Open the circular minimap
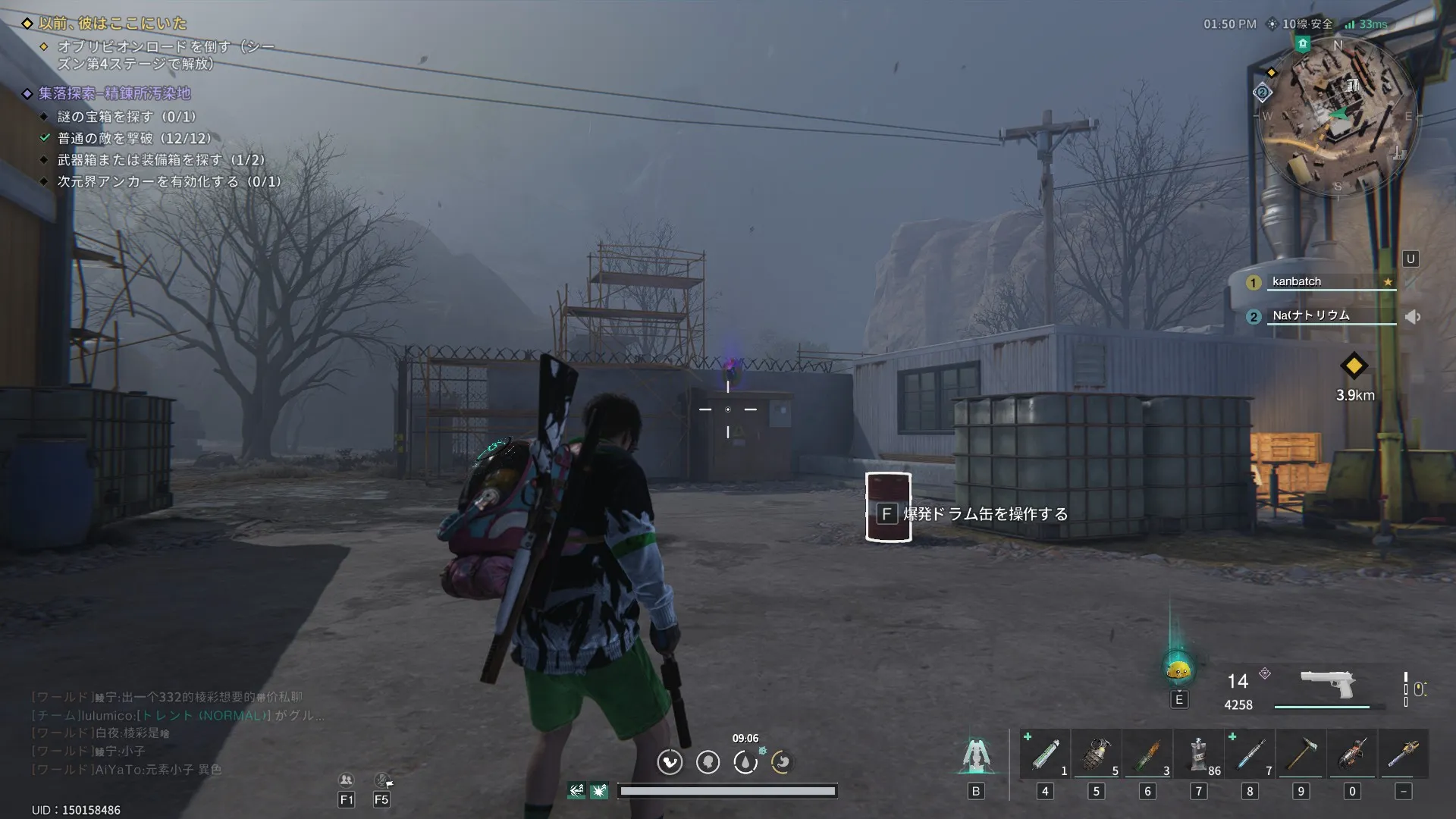1456x819 pixels. 1338,115
